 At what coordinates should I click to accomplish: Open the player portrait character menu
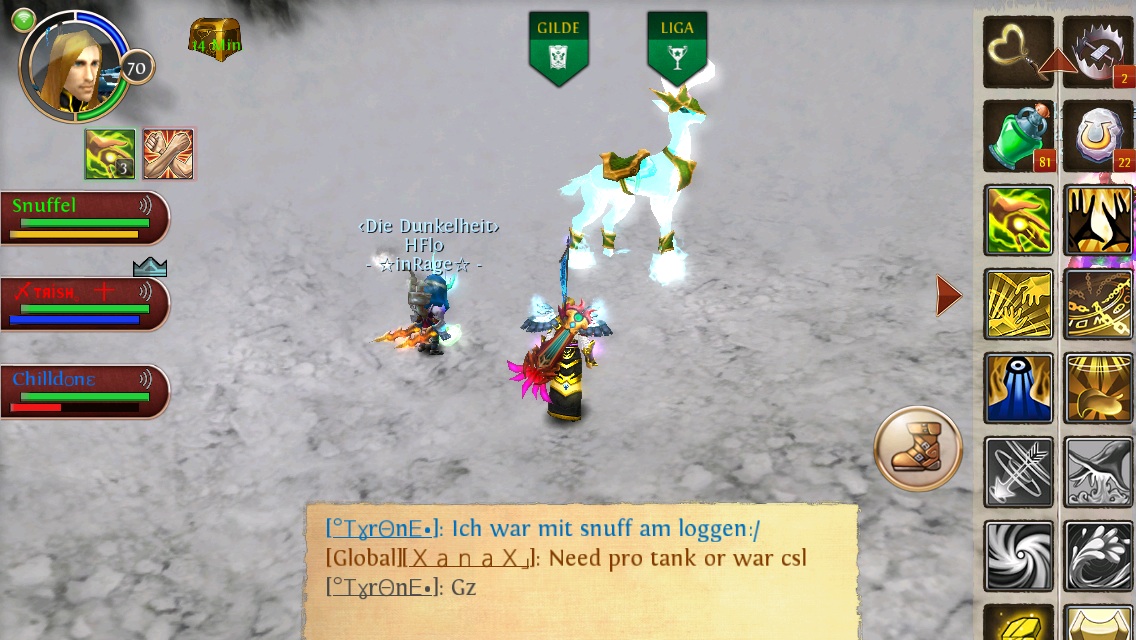74,66
